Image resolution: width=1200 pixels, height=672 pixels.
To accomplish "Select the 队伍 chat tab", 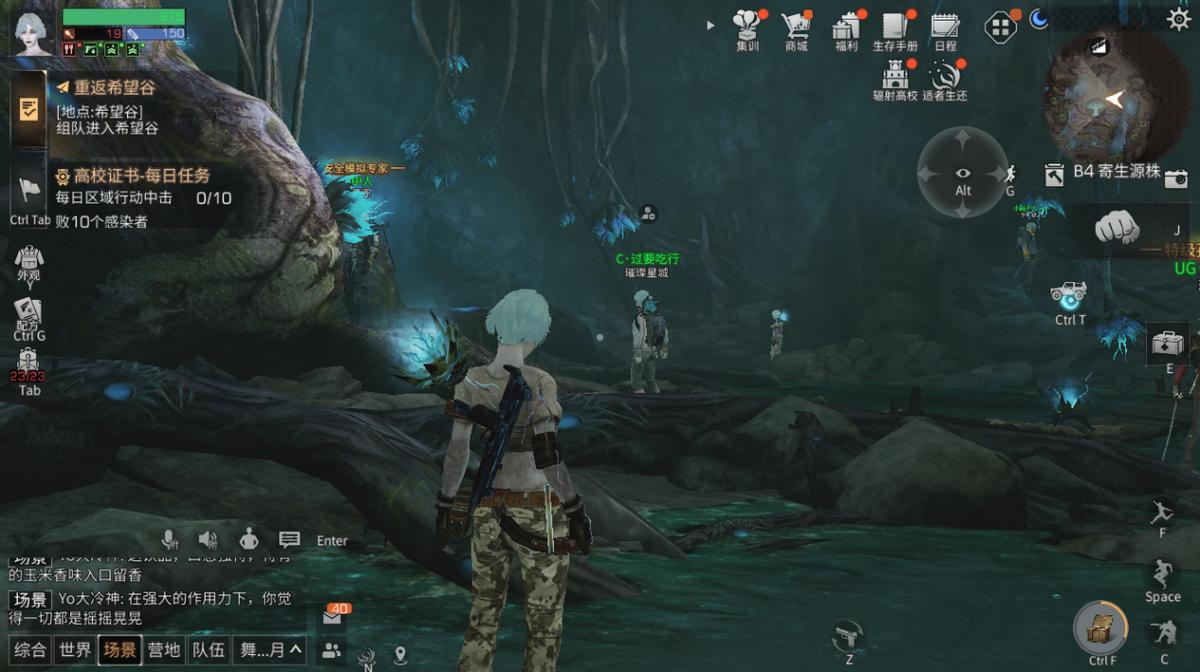I will 208,650.
